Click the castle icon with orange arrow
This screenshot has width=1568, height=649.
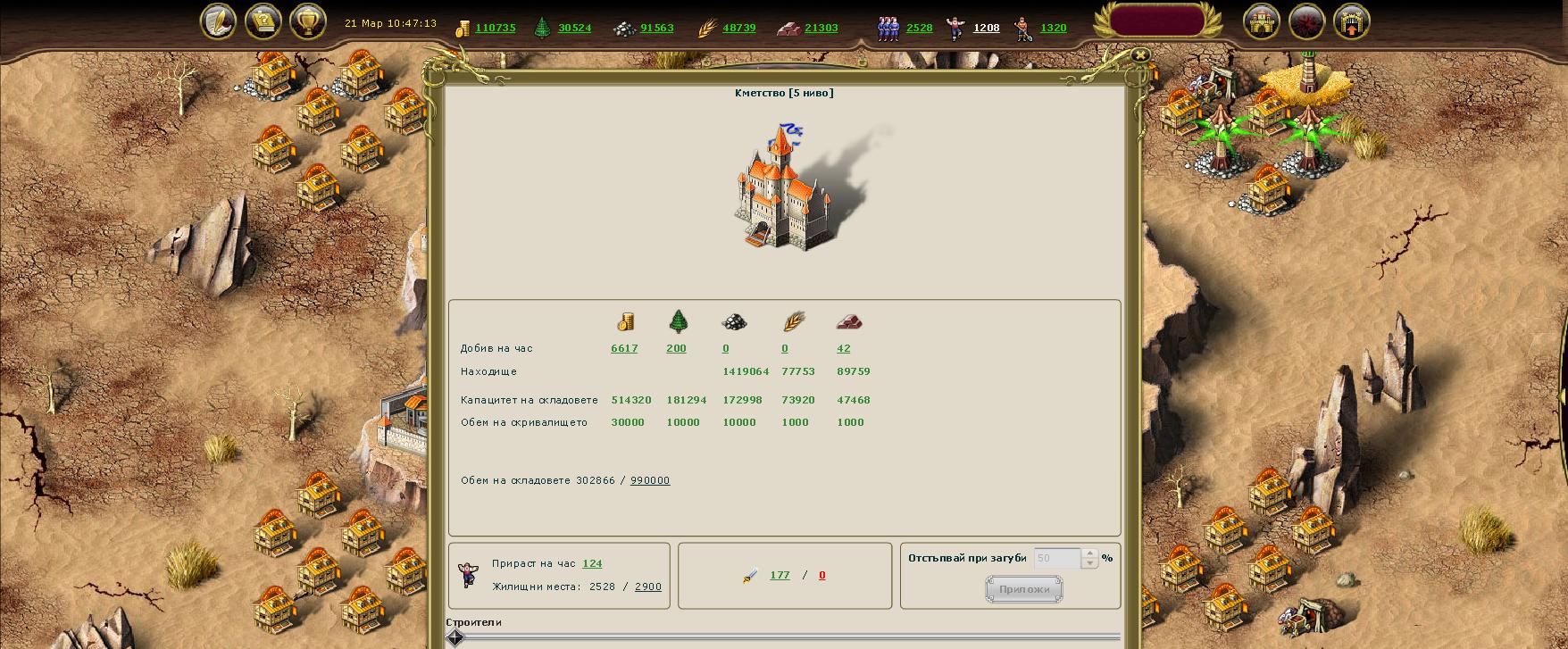(x=1351, y=21)
